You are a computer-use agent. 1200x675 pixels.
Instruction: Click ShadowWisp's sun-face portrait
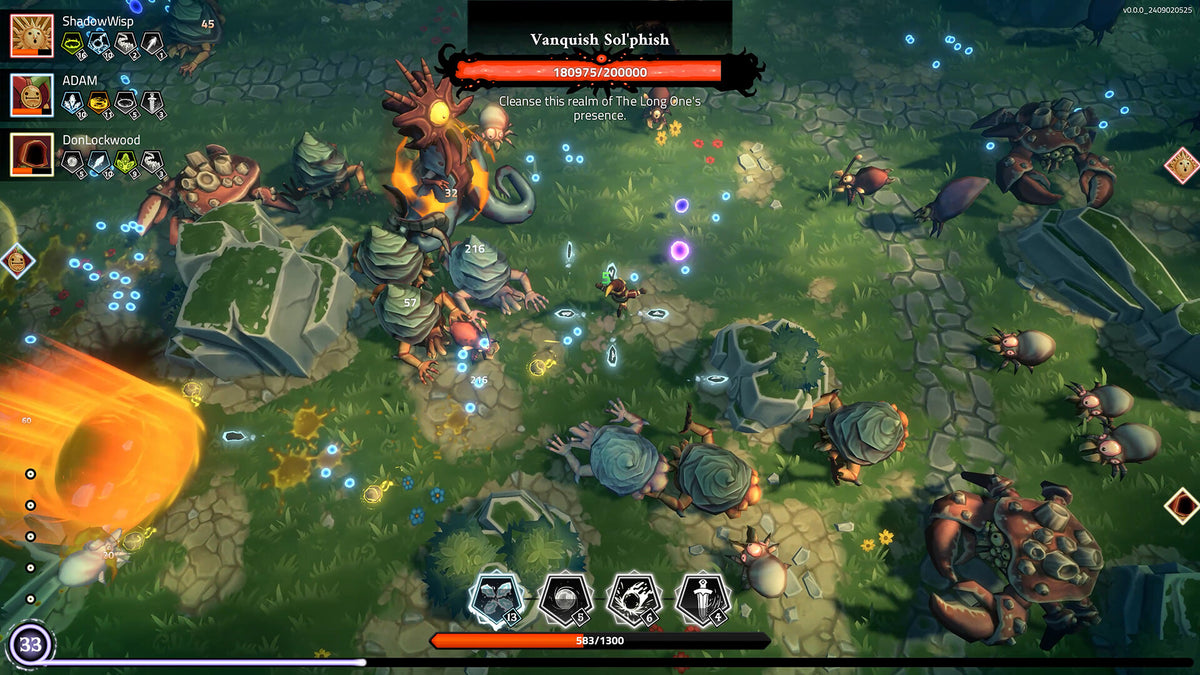pos(32,35)
